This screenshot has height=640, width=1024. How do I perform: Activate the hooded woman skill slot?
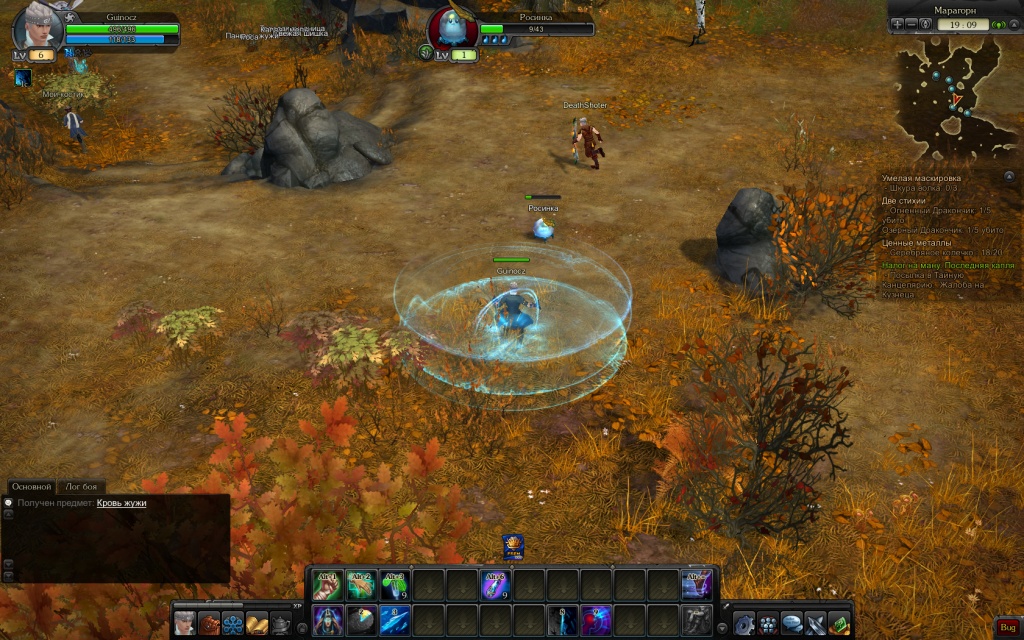pos(328,619)
